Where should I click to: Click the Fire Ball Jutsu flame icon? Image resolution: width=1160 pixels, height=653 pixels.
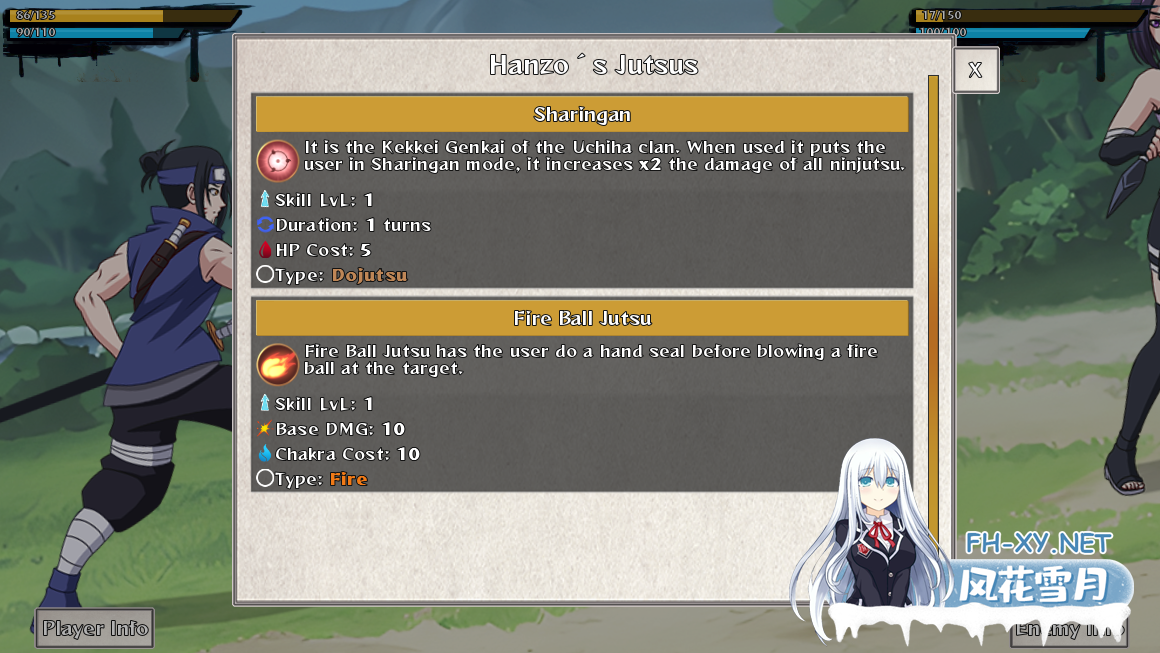277,364
